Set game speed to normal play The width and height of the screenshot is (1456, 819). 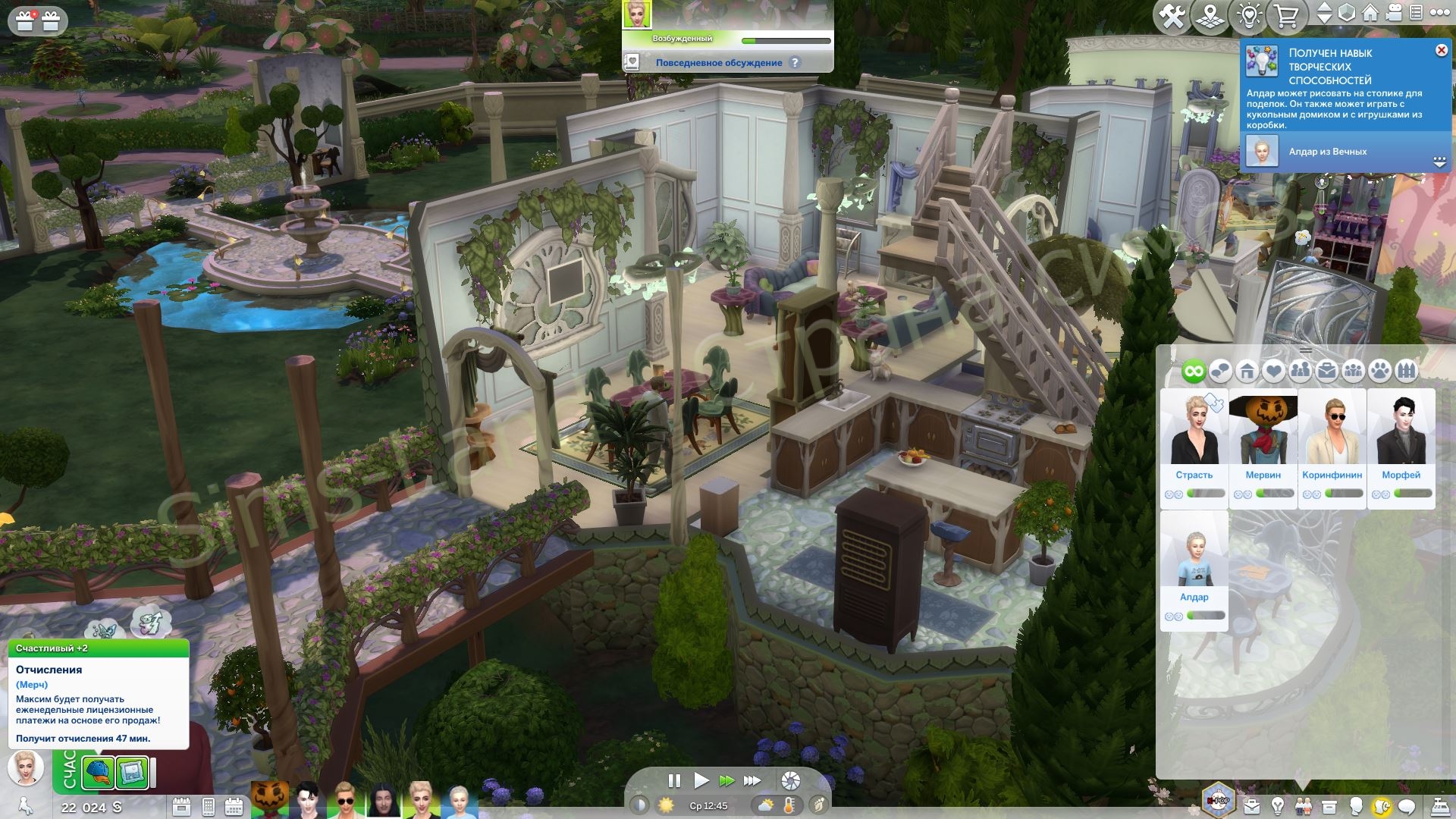coord(701,780)
